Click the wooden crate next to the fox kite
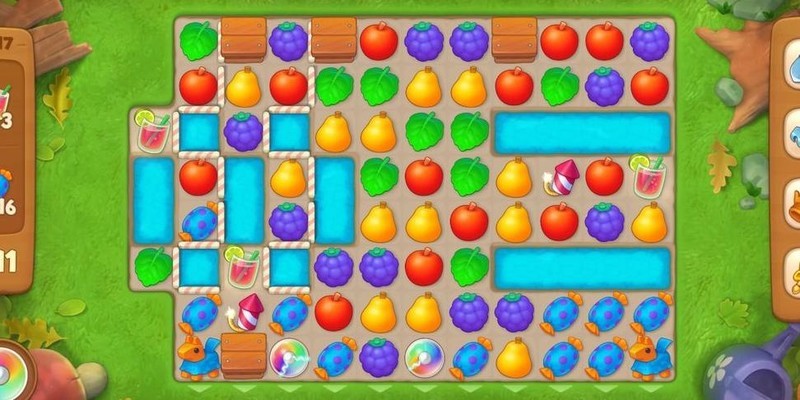 click(x=243, y=354)
